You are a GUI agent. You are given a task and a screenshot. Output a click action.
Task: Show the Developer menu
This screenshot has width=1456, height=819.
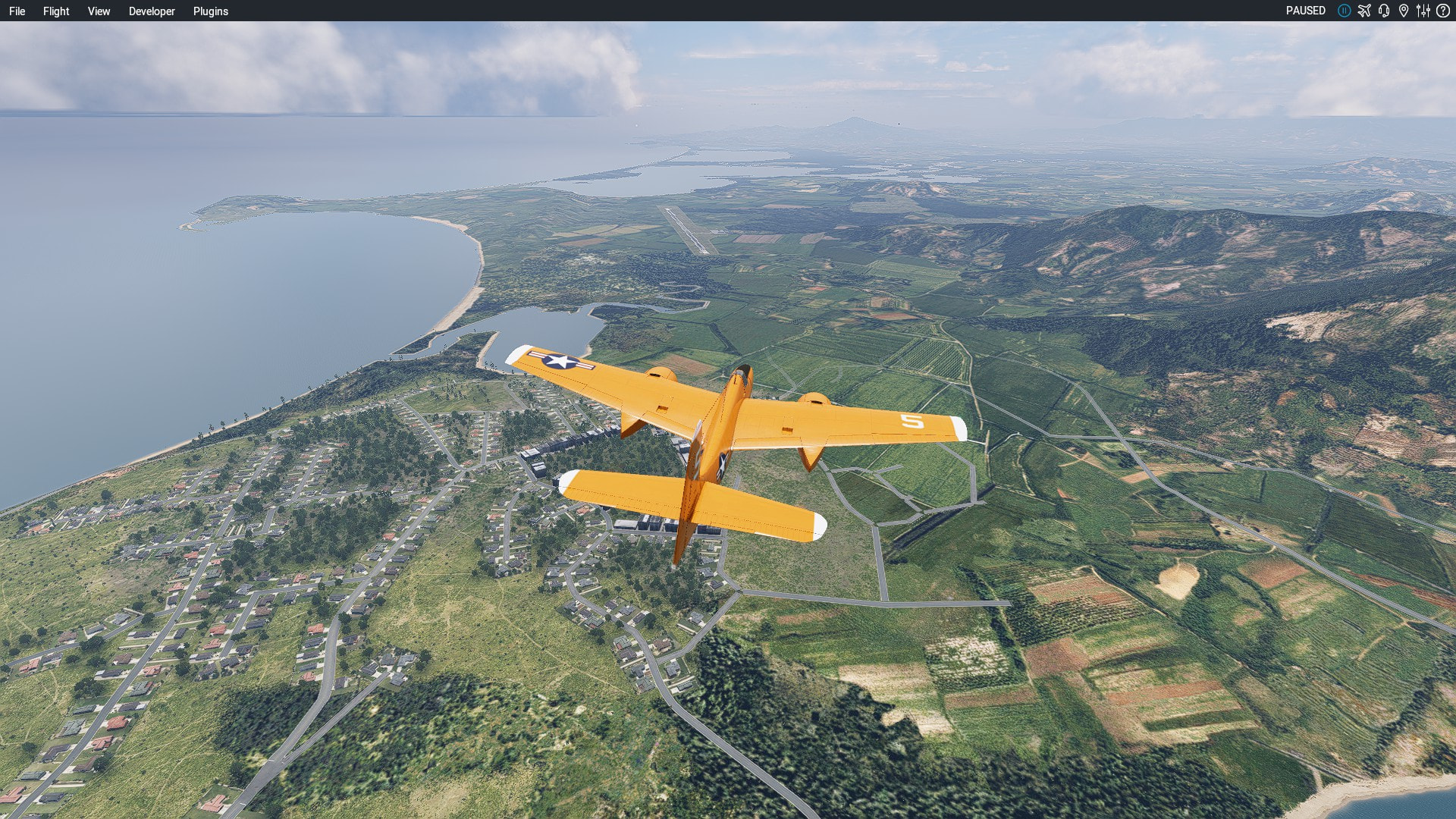click(x=152, y=11)
